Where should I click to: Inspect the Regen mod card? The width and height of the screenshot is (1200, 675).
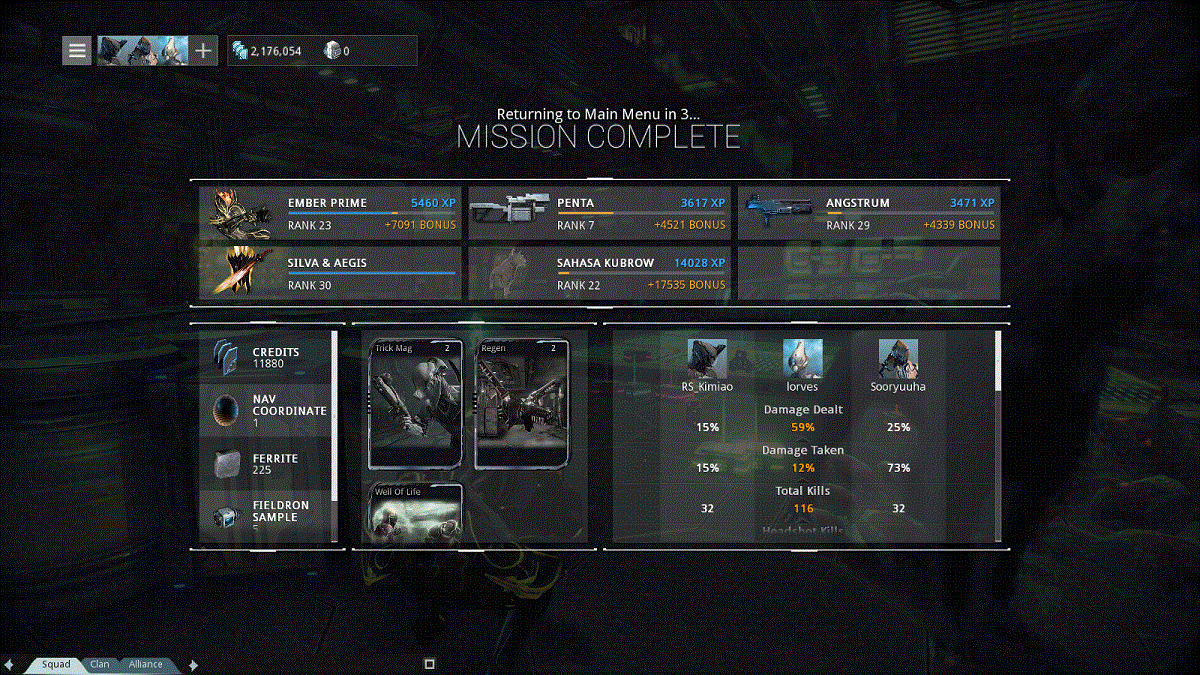(x=522, y=404)
